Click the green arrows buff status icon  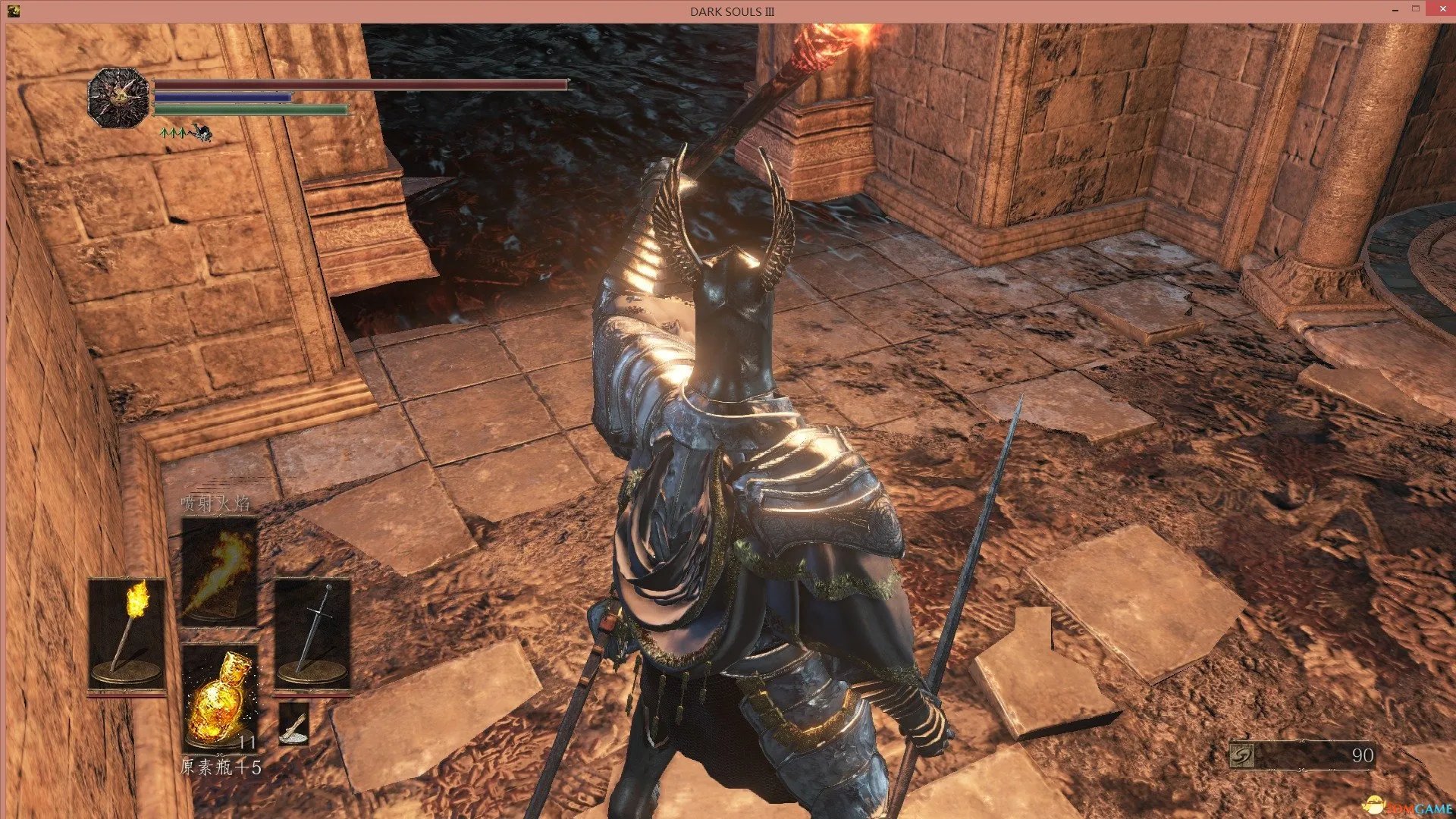pos(173,133)
